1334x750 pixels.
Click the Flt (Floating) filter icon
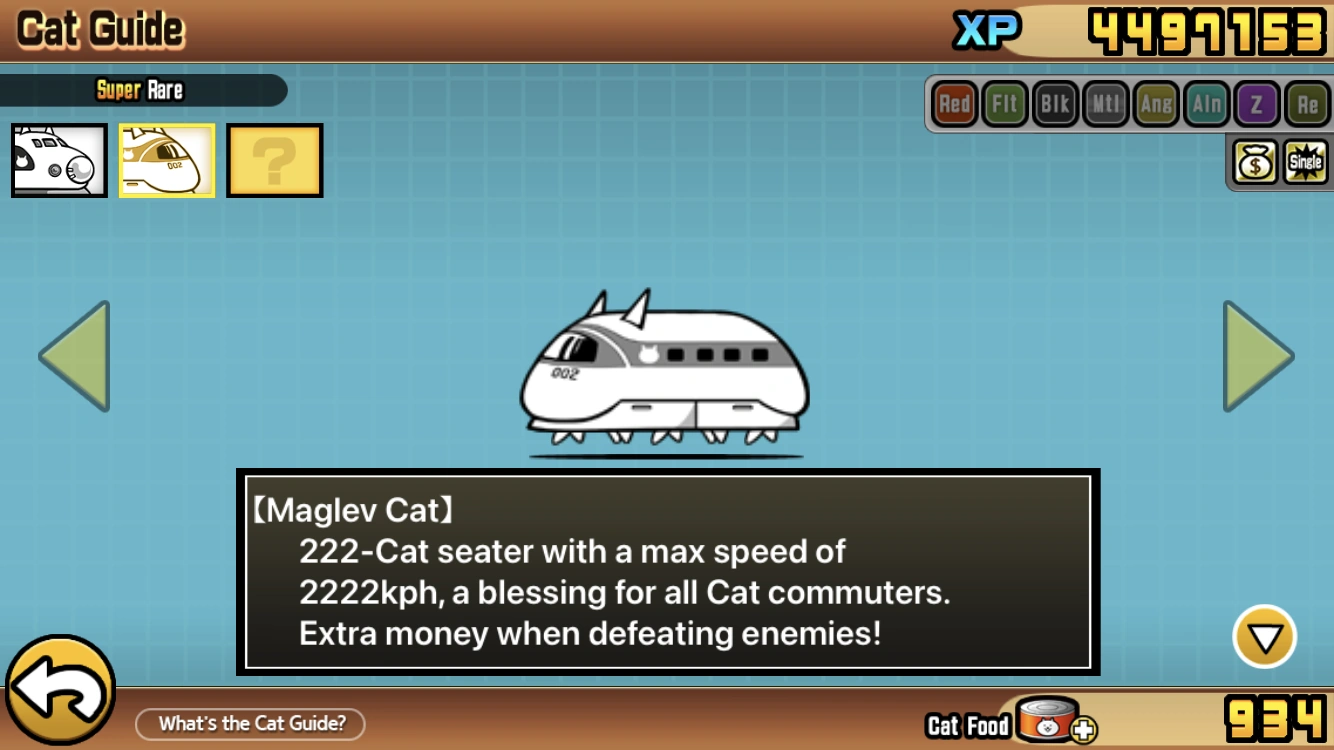[x=1004, y=103]
